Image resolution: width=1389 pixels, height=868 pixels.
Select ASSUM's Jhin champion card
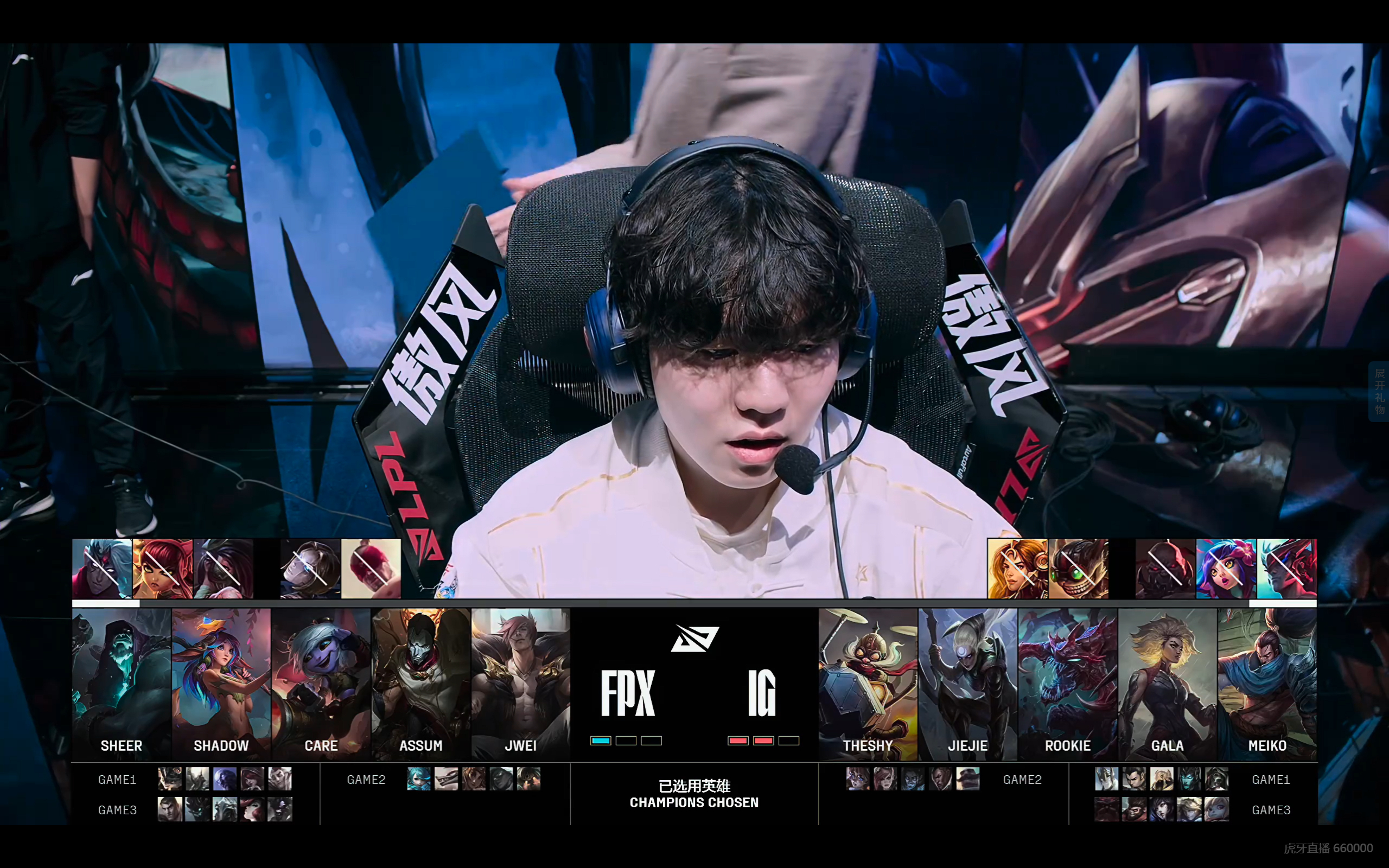(x=420, y=683)
